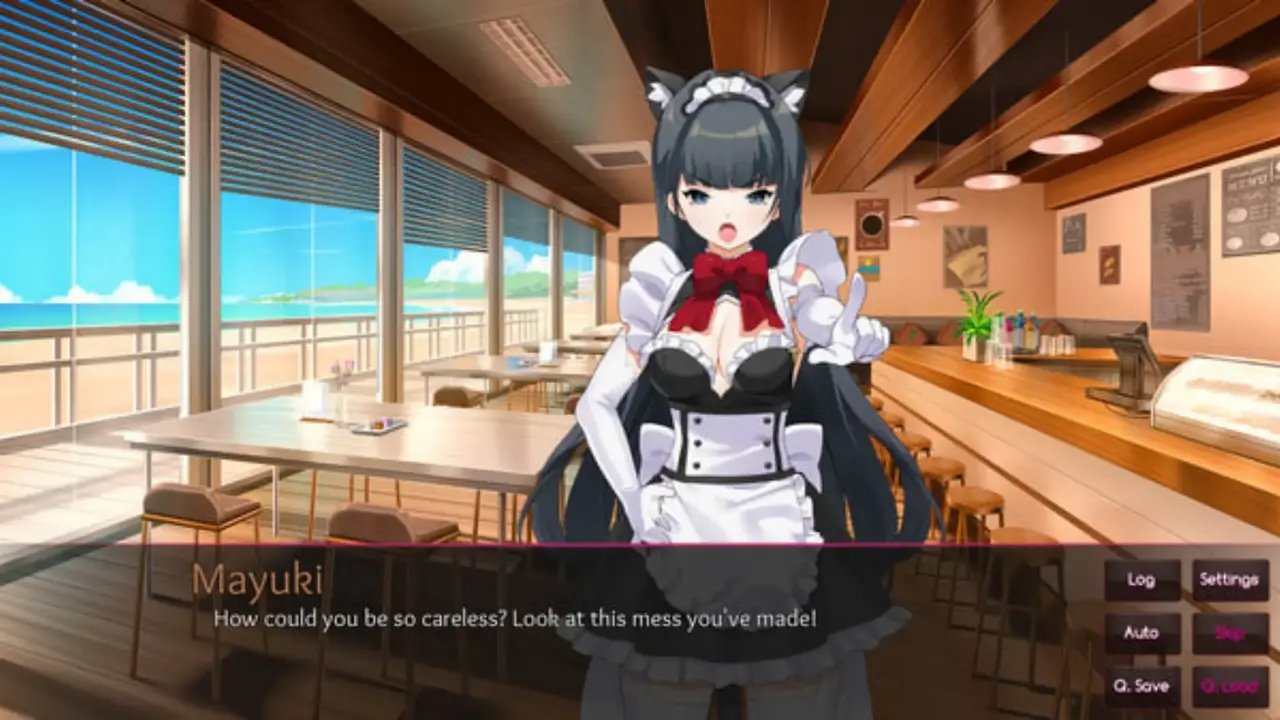
Task: Quick save the game with Q. Save
Action: (x=1141, y=686)
